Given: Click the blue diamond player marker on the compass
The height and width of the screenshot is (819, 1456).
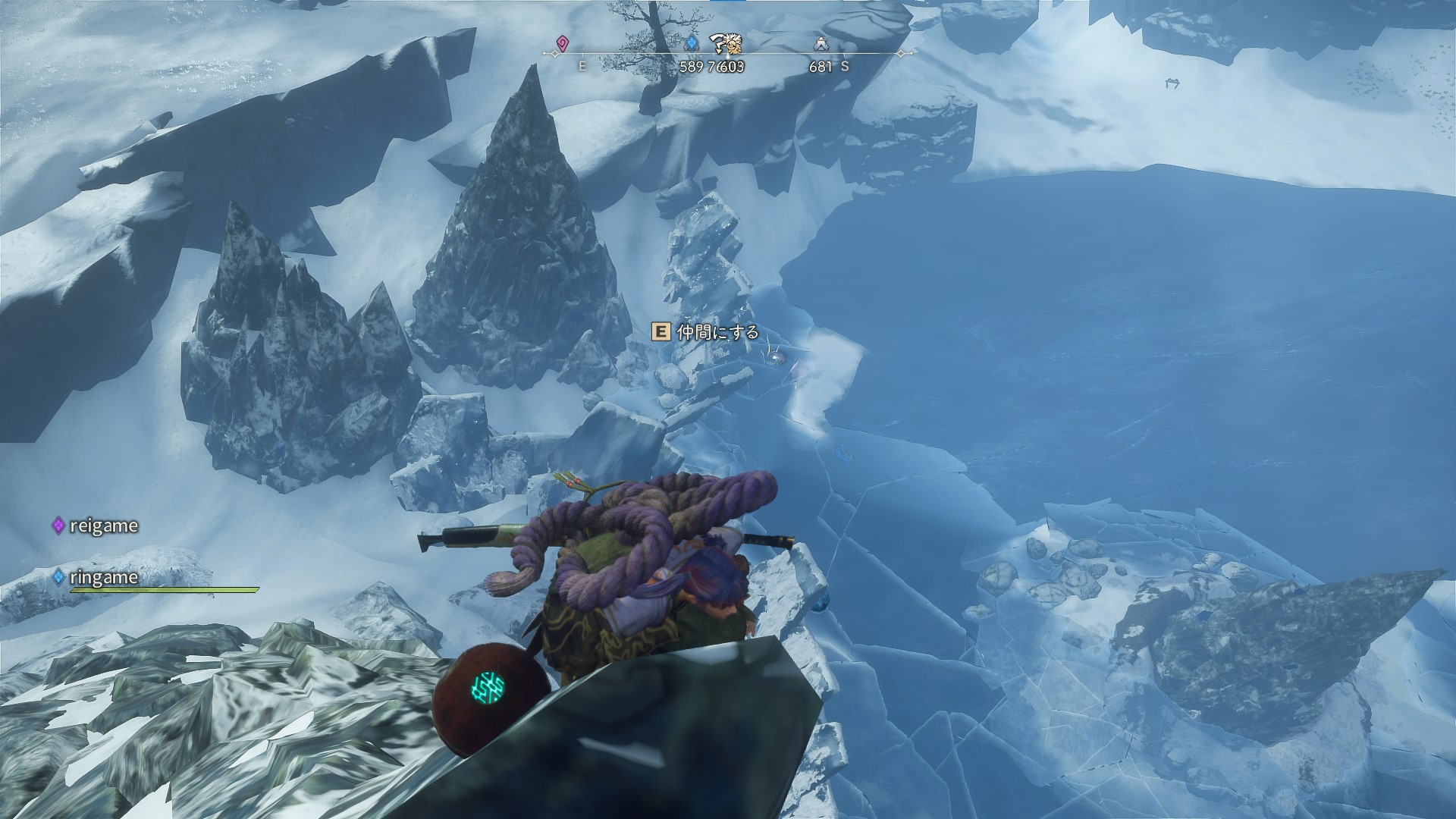Looking at the screenshot, I should point(691,44).
